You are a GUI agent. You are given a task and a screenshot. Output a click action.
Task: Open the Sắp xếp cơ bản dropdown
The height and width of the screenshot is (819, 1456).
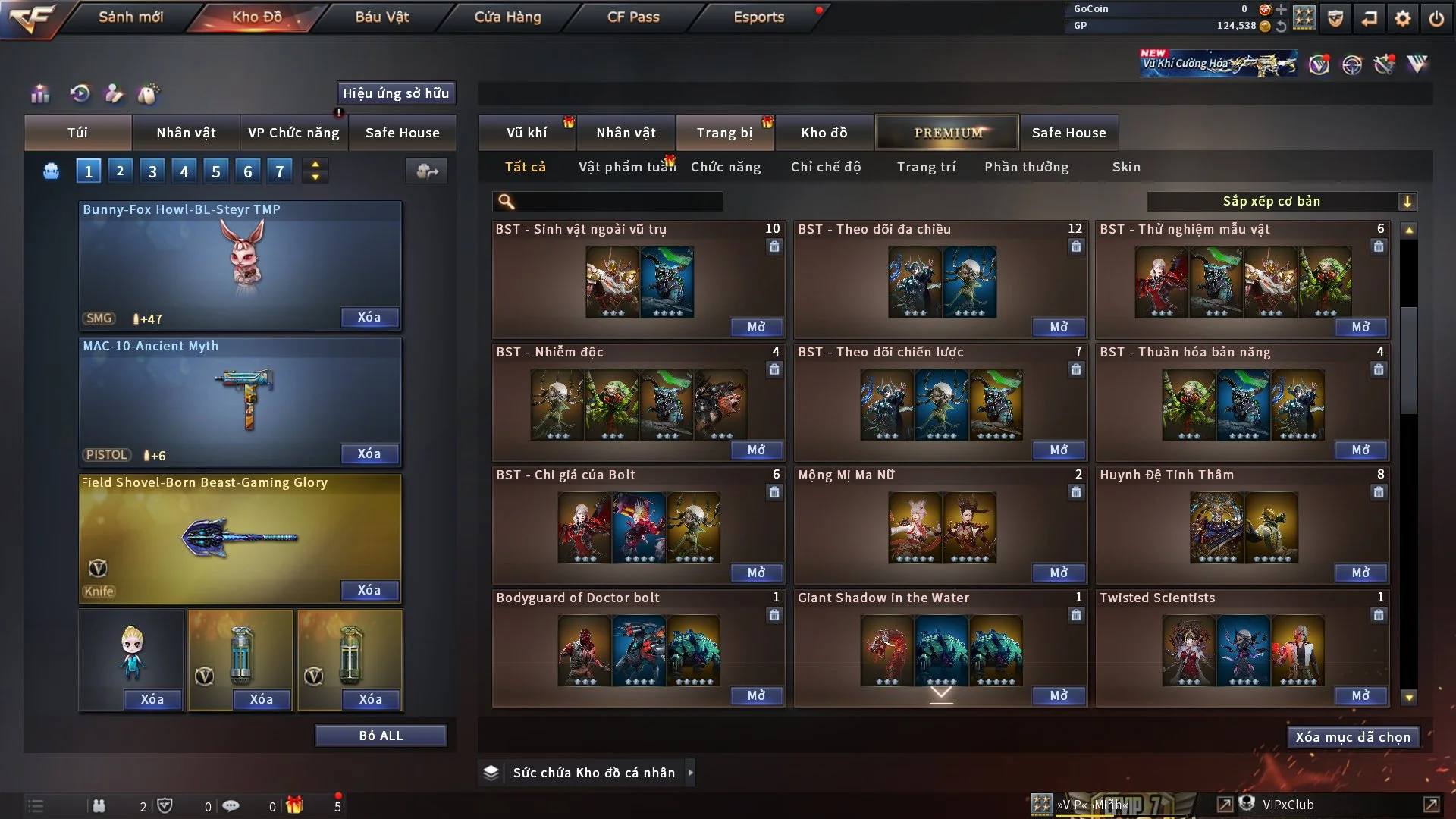tap(1281, 202)
